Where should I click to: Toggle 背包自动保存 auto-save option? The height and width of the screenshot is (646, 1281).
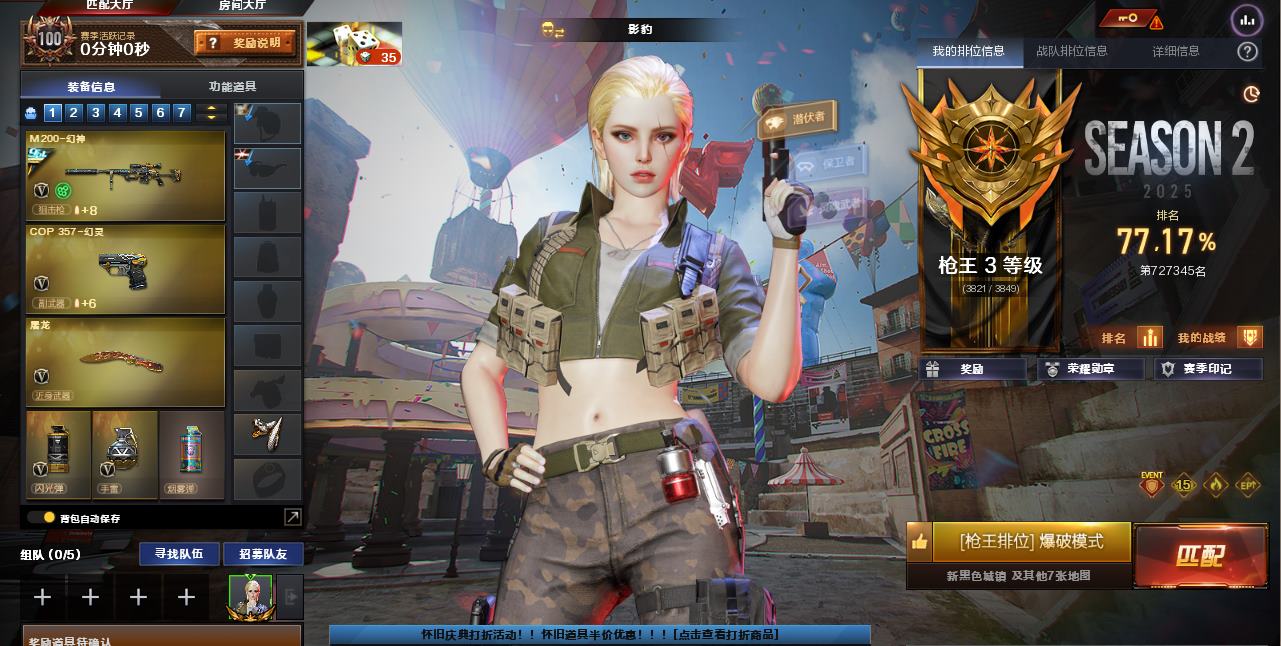point(49,518)
